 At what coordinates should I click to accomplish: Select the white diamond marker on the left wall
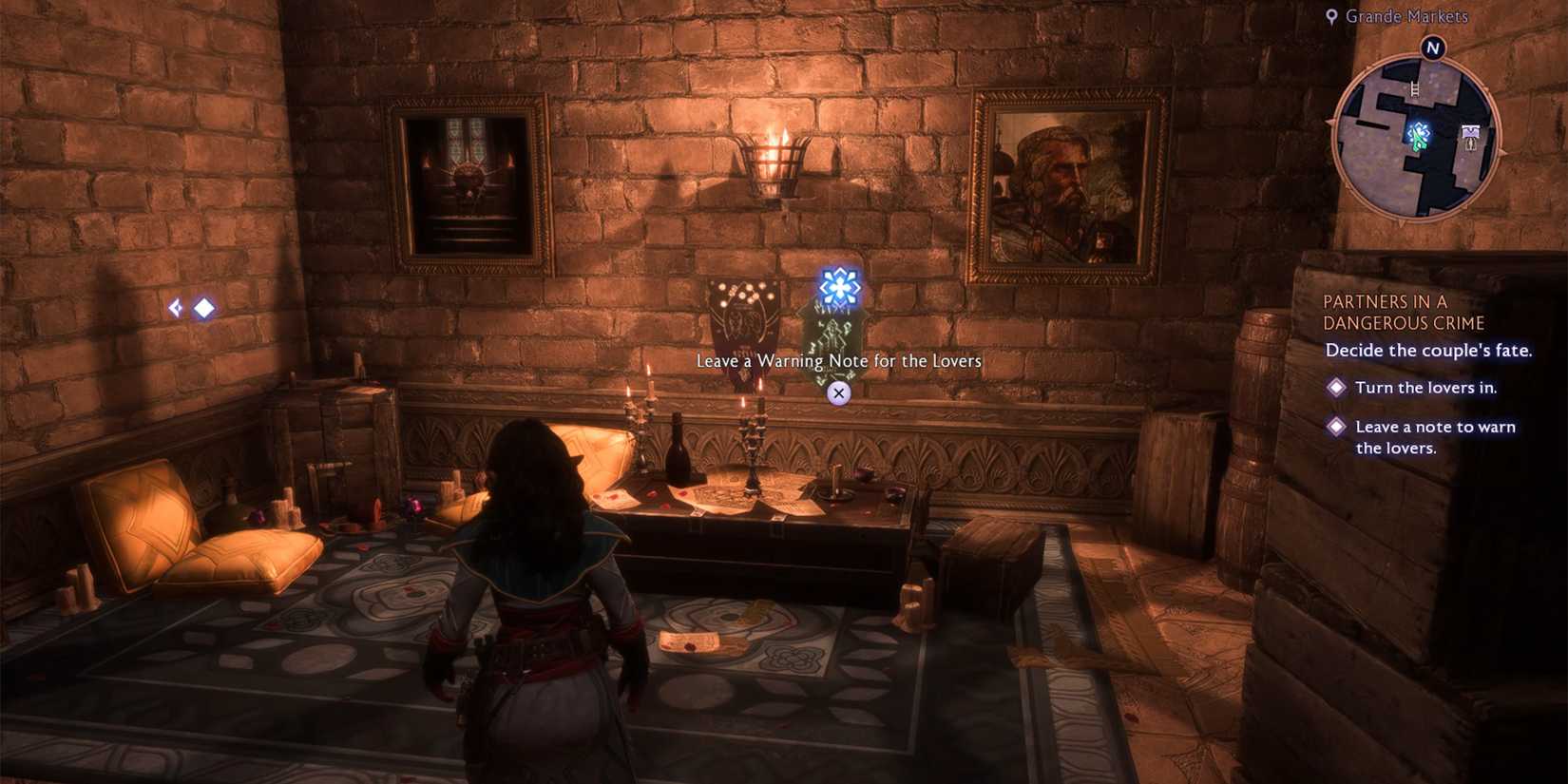pos(203,306)
